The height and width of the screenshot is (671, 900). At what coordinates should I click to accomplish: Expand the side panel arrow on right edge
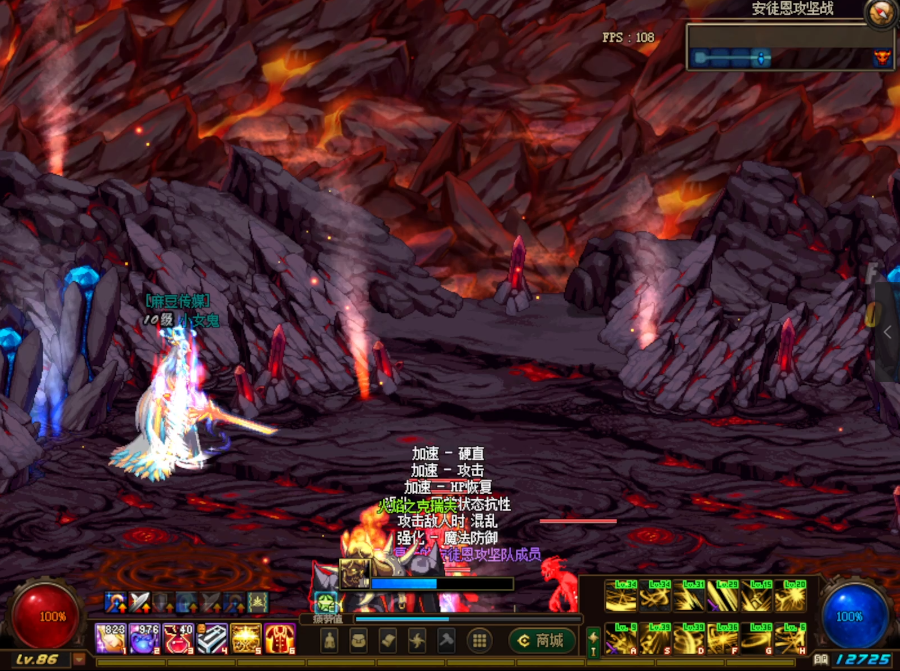pyautogui.click(x=887, y=333)
